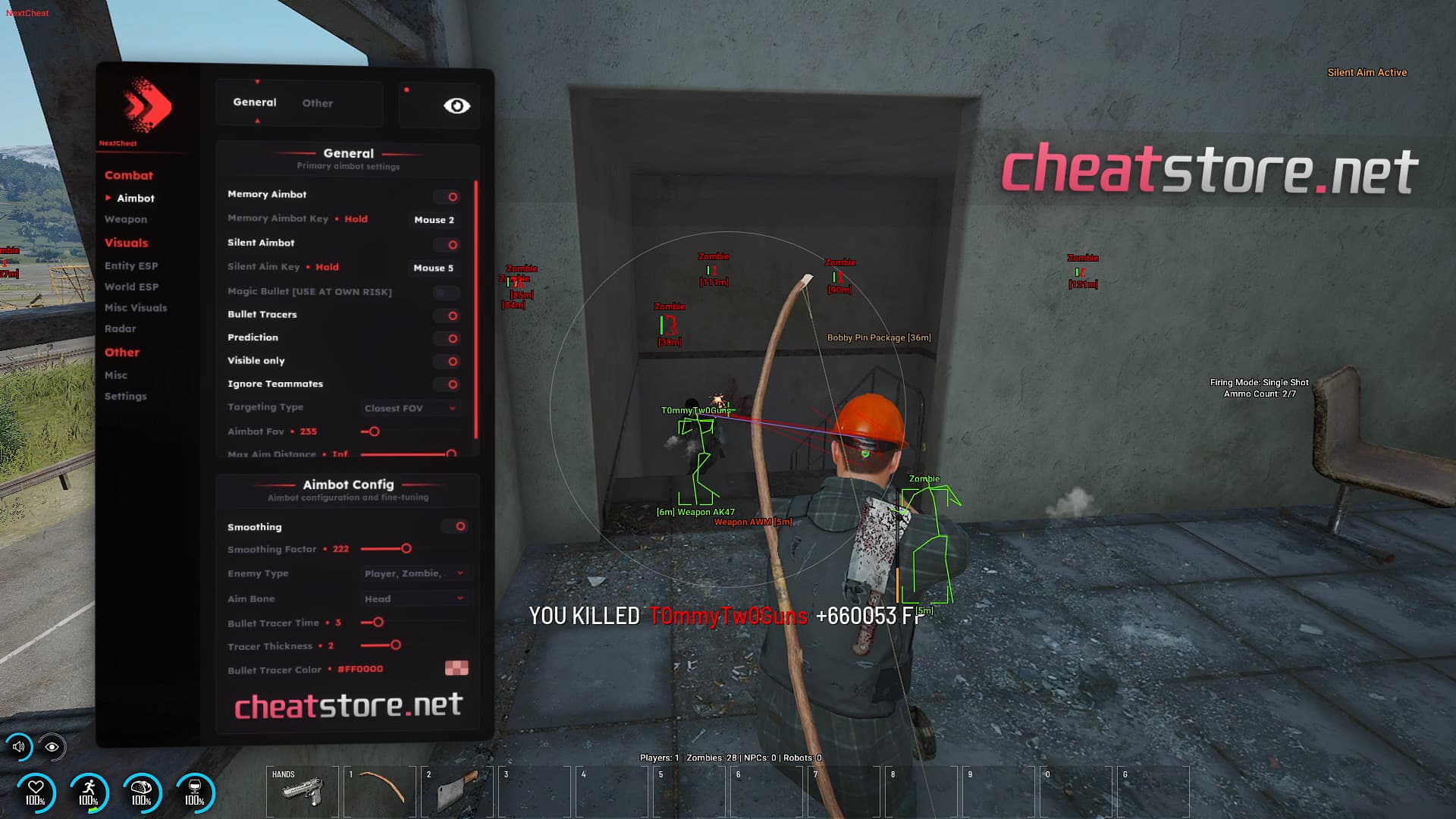This screenshot has height=819, width=1456.
Task: Click the Mouse 2 keybind button
Action: point(433,220)
